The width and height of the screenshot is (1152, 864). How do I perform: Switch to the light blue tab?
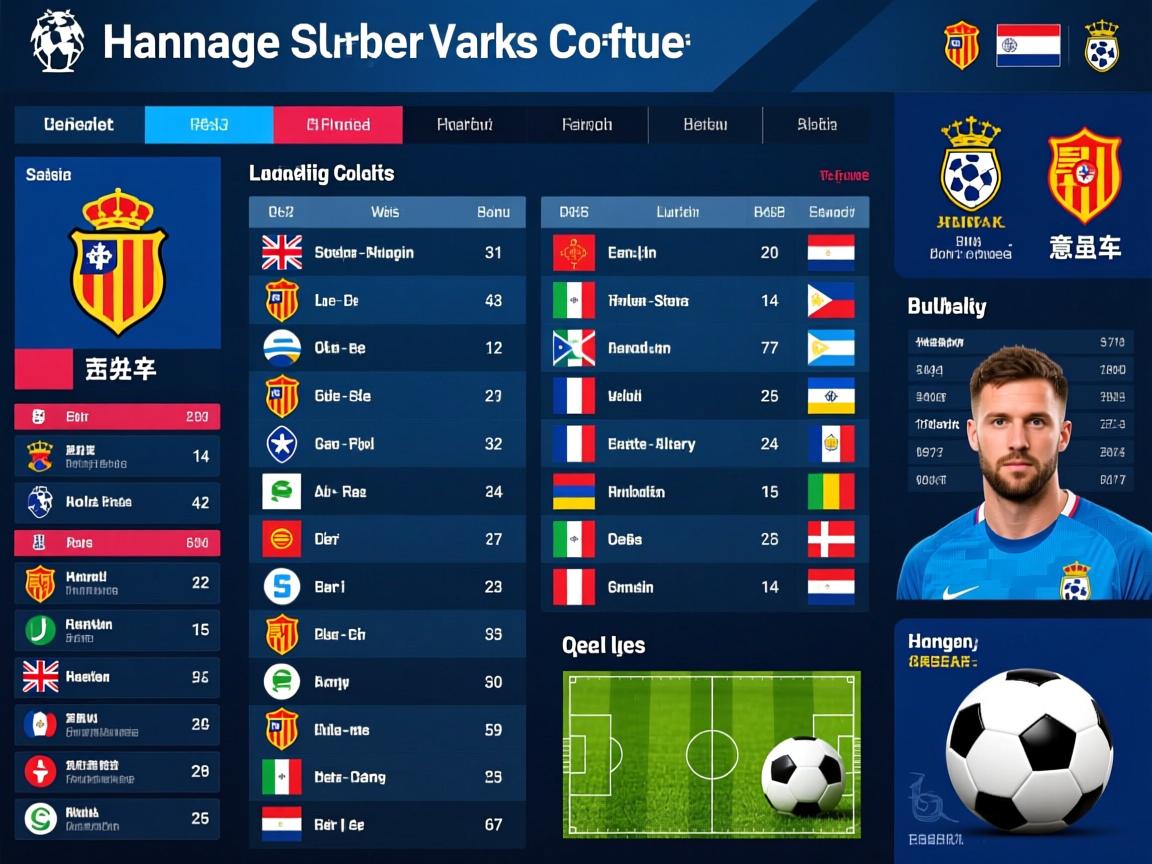(209, 125)
